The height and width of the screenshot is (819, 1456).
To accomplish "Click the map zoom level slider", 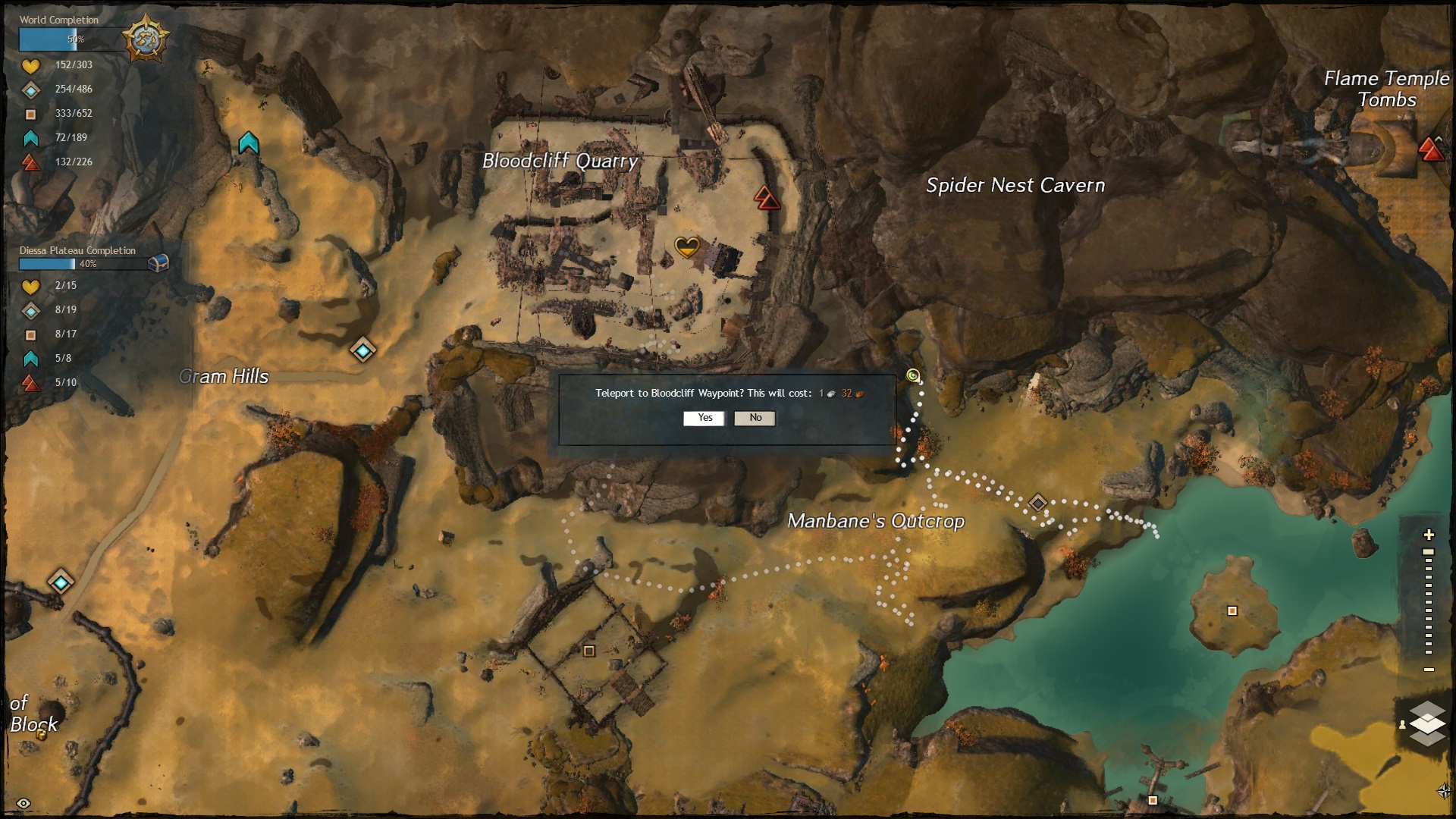I will click(x=1429, y=602).
